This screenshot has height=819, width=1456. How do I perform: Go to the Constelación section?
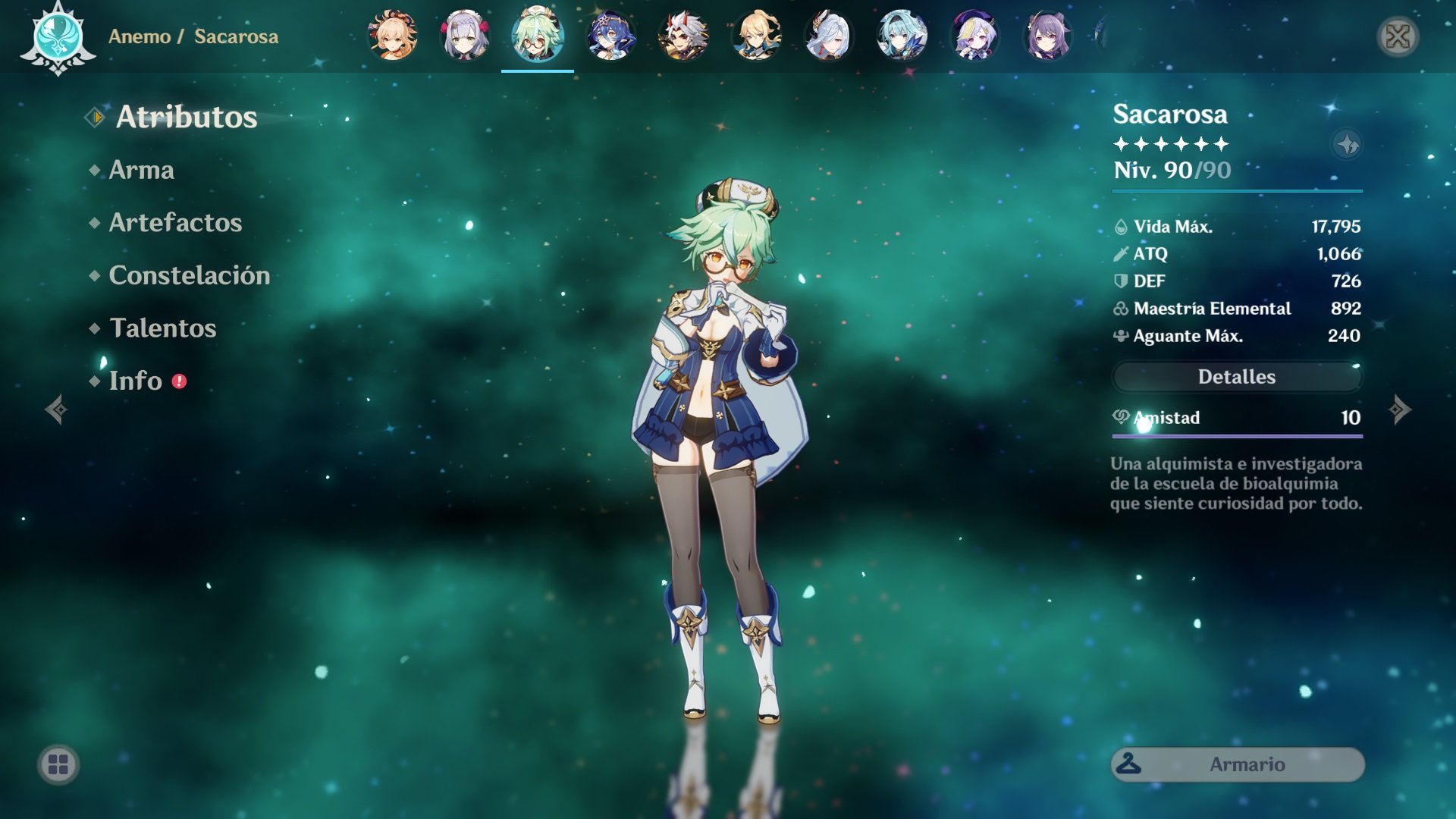pos(189,275)
